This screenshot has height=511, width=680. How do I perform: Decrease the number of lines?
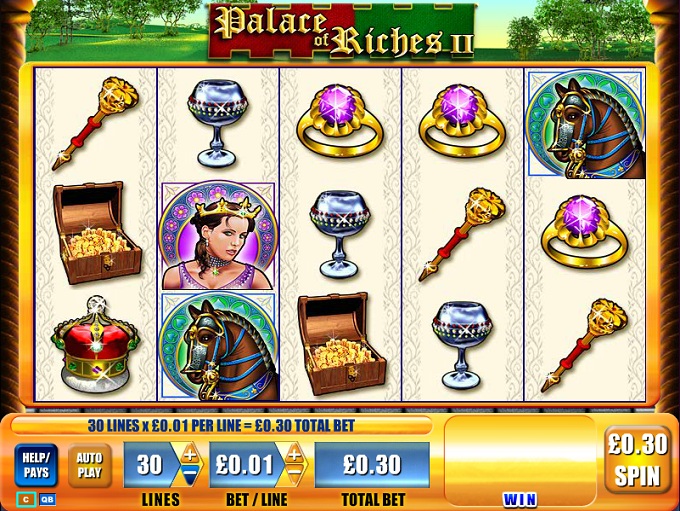189,476
